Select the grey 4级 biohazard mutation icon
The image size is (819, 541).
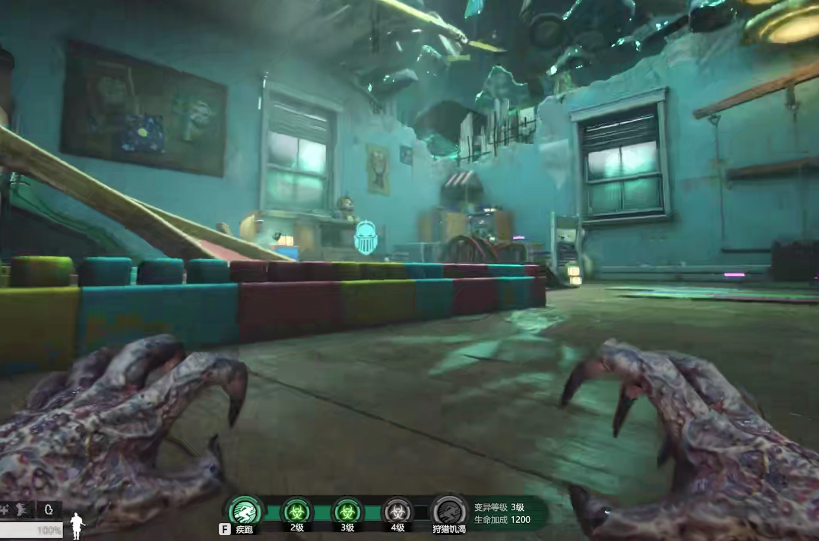pos(397,511)
